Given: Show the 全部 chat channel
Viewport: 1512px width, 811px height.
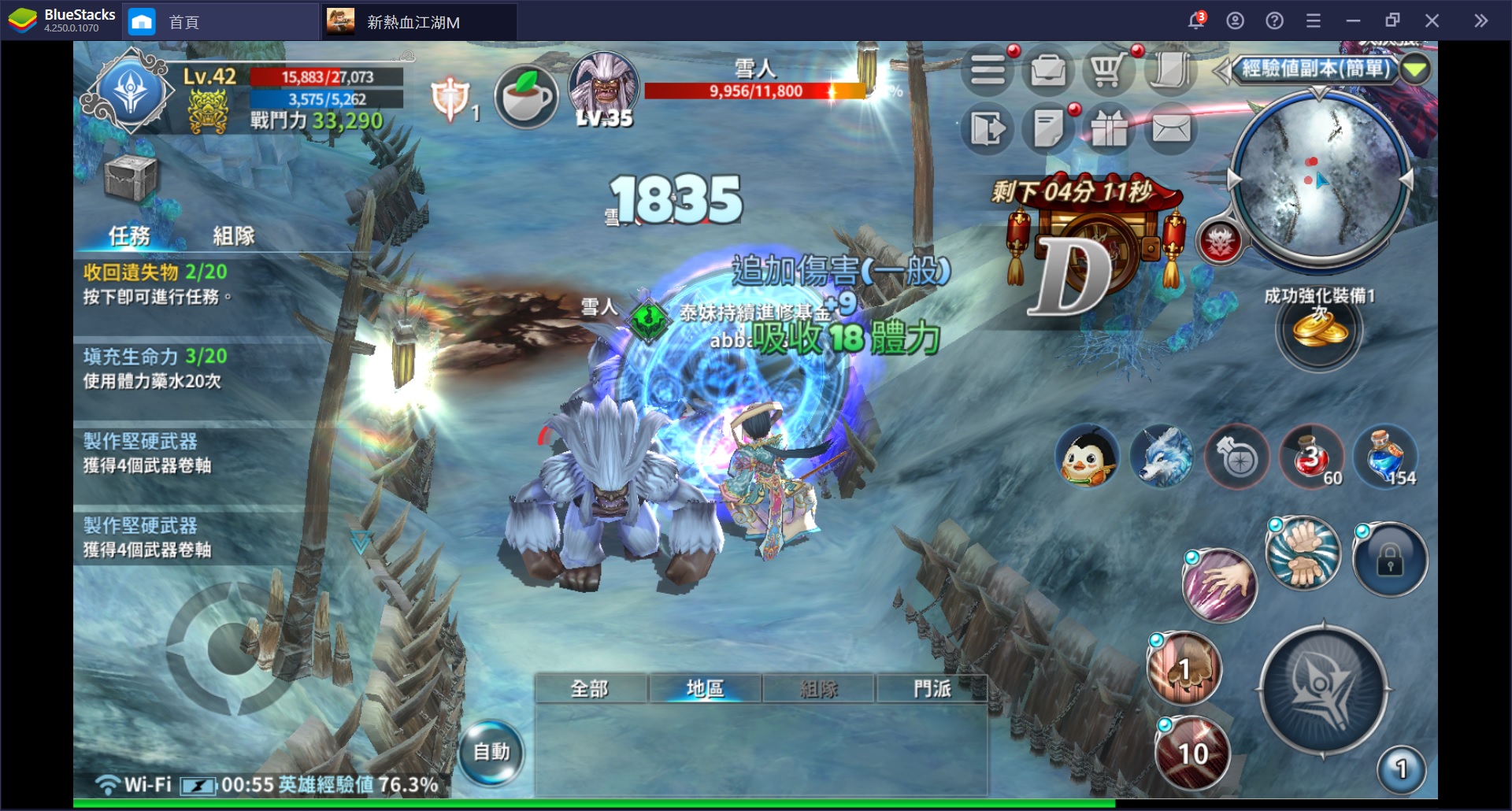Looking at the screenshot, I should 590,689.
